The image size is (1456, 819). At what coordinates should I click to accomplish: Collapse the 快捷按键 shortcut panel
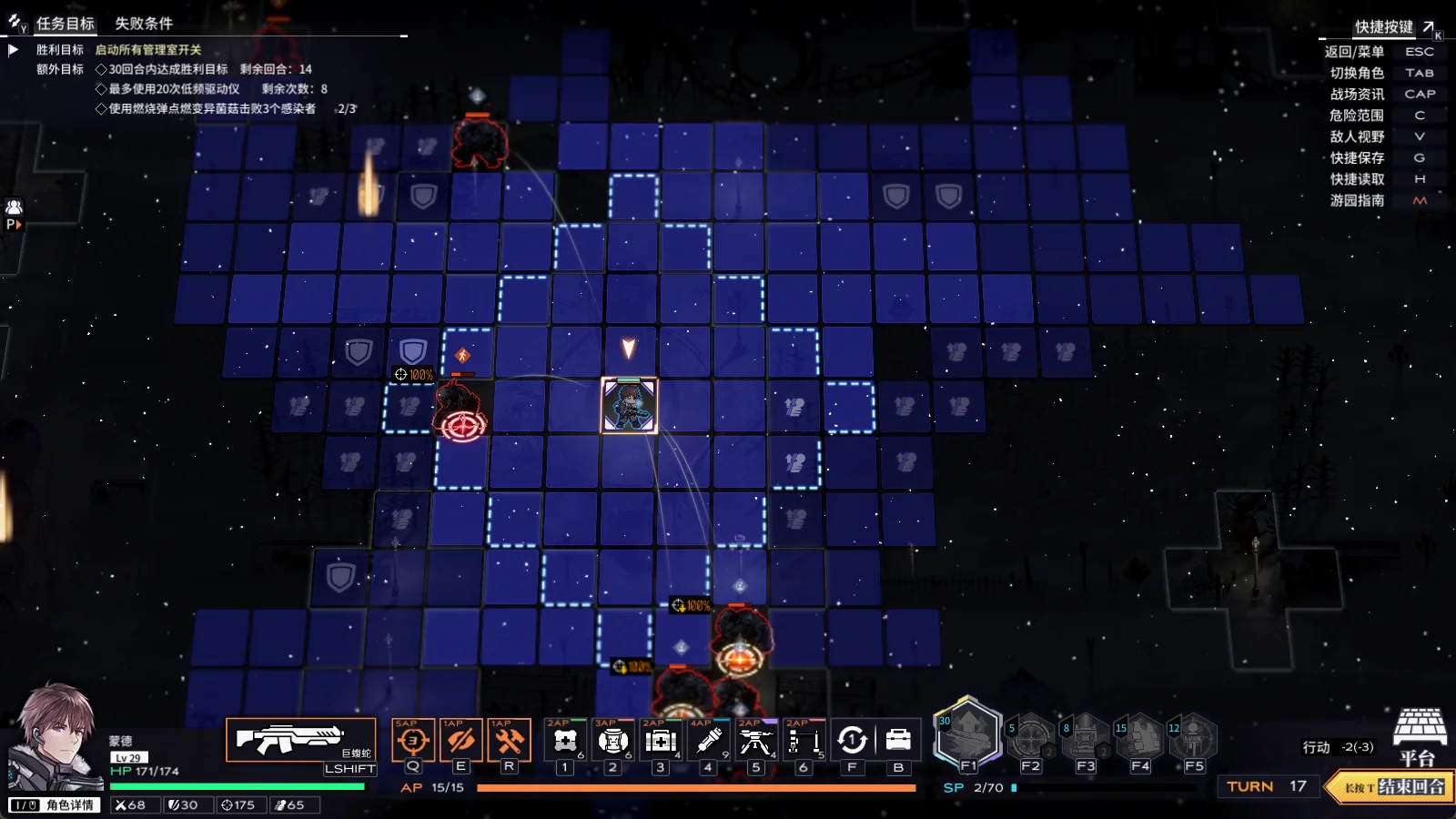pos(1429,27)
